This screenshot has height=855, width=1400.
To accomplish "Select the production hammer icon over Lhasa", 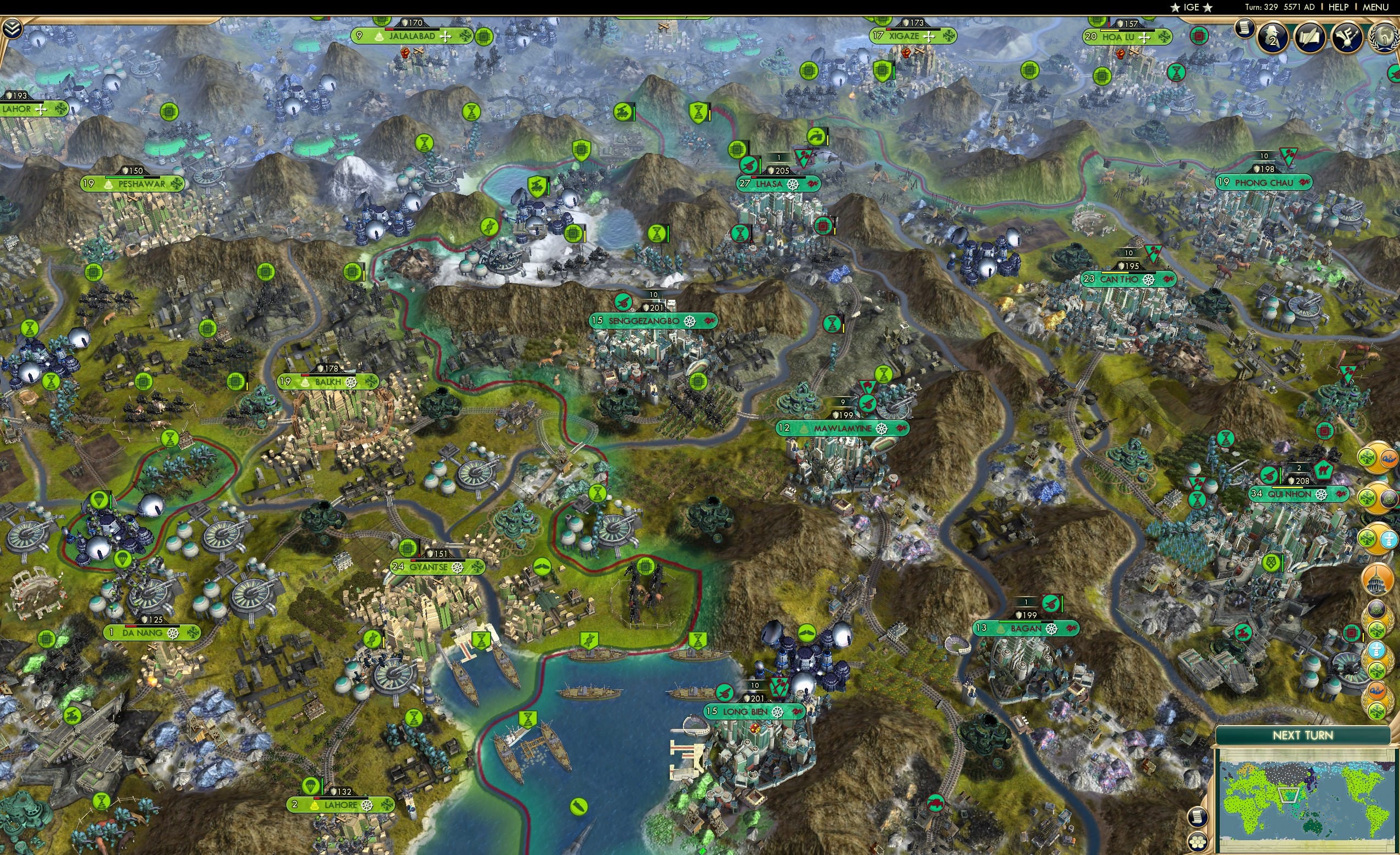I will tap(748, 166).
